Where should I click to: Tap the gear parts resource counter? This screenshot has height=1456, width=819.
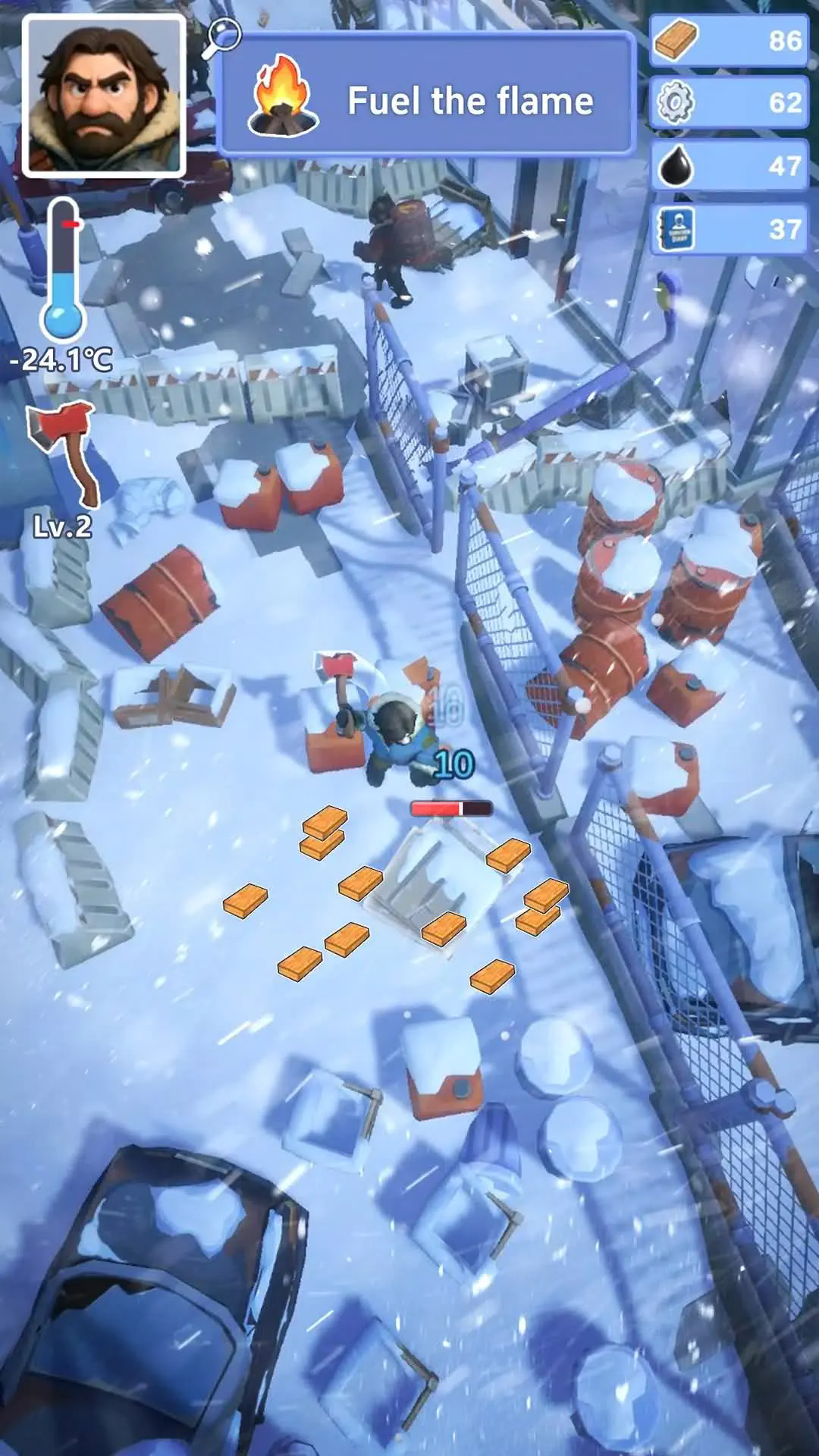coord(729,102)
